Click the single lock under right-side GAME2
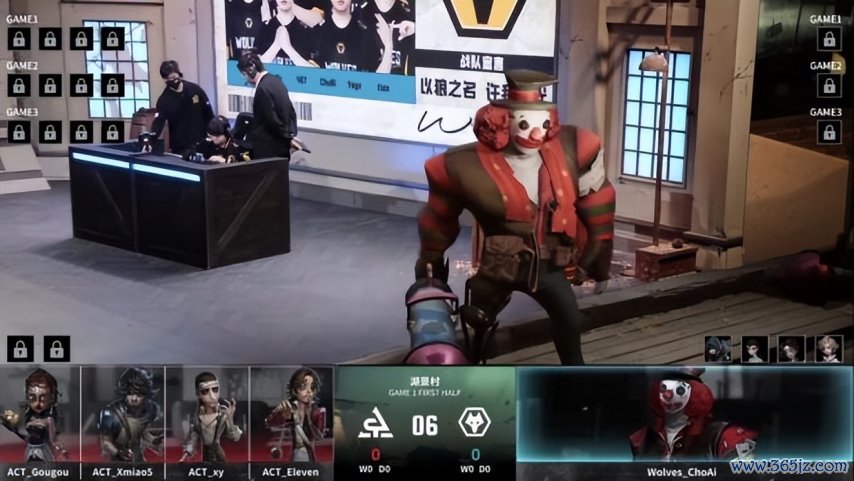The width and height of the screenshot is (854, 481). [x=828, y=85]
